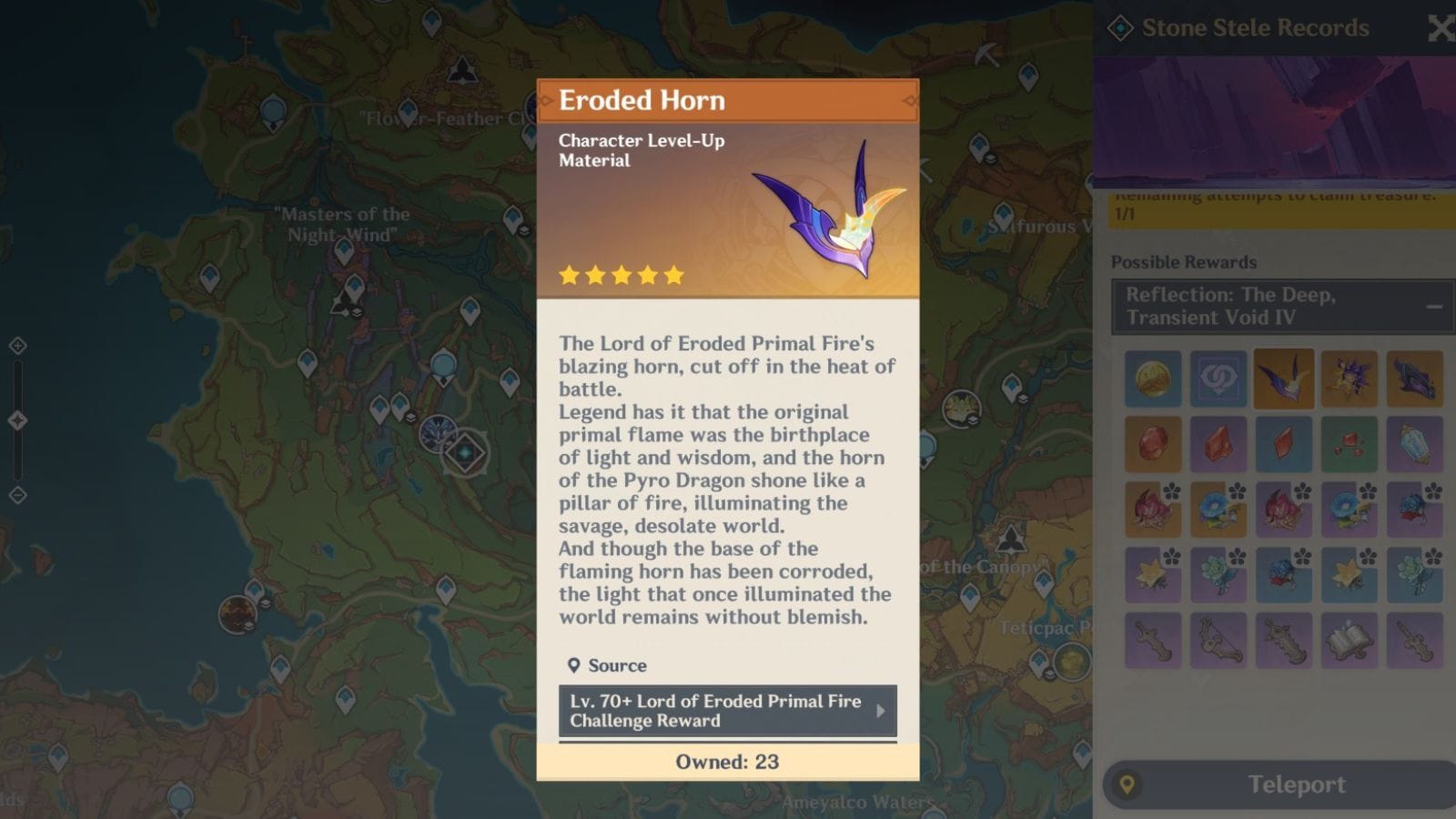Select the large red Agnidus Agate gemstone icon
This screenshot has height=819, width=1456.
(x=1153, y=445)
